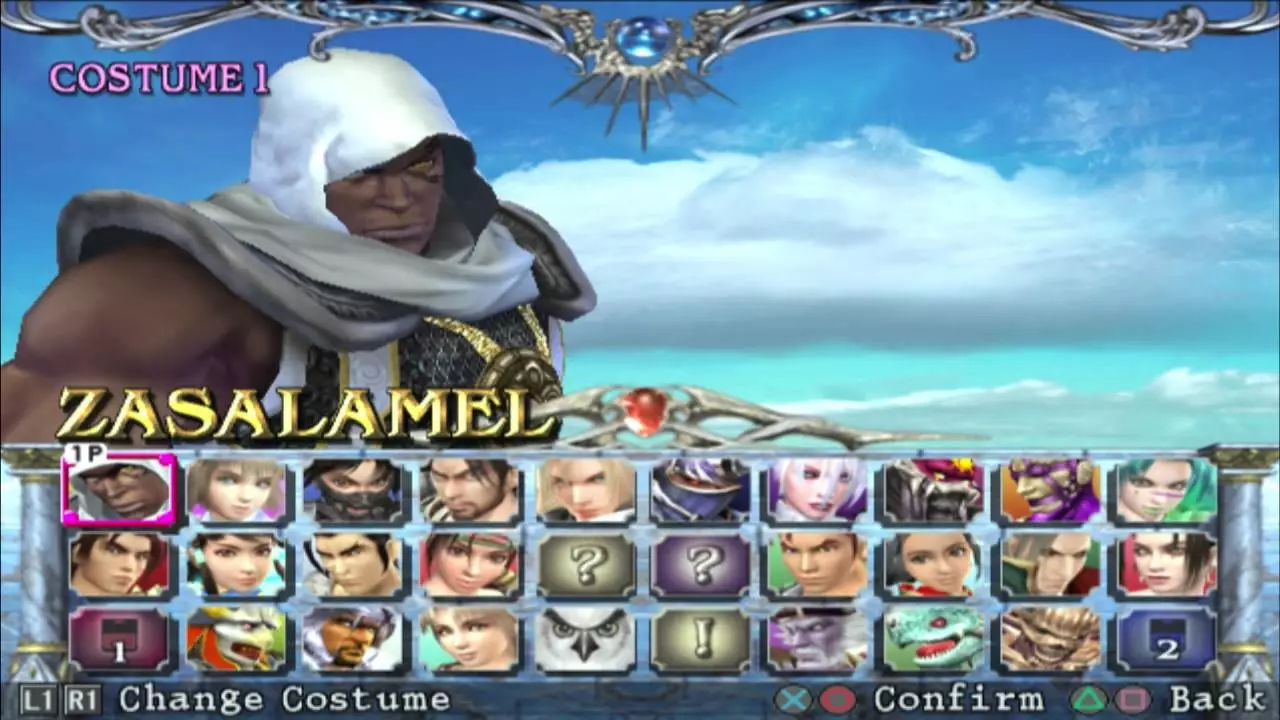1280x720 pixels.
Task: Open the purple question mark mystery slot
Action: [700, 565]
